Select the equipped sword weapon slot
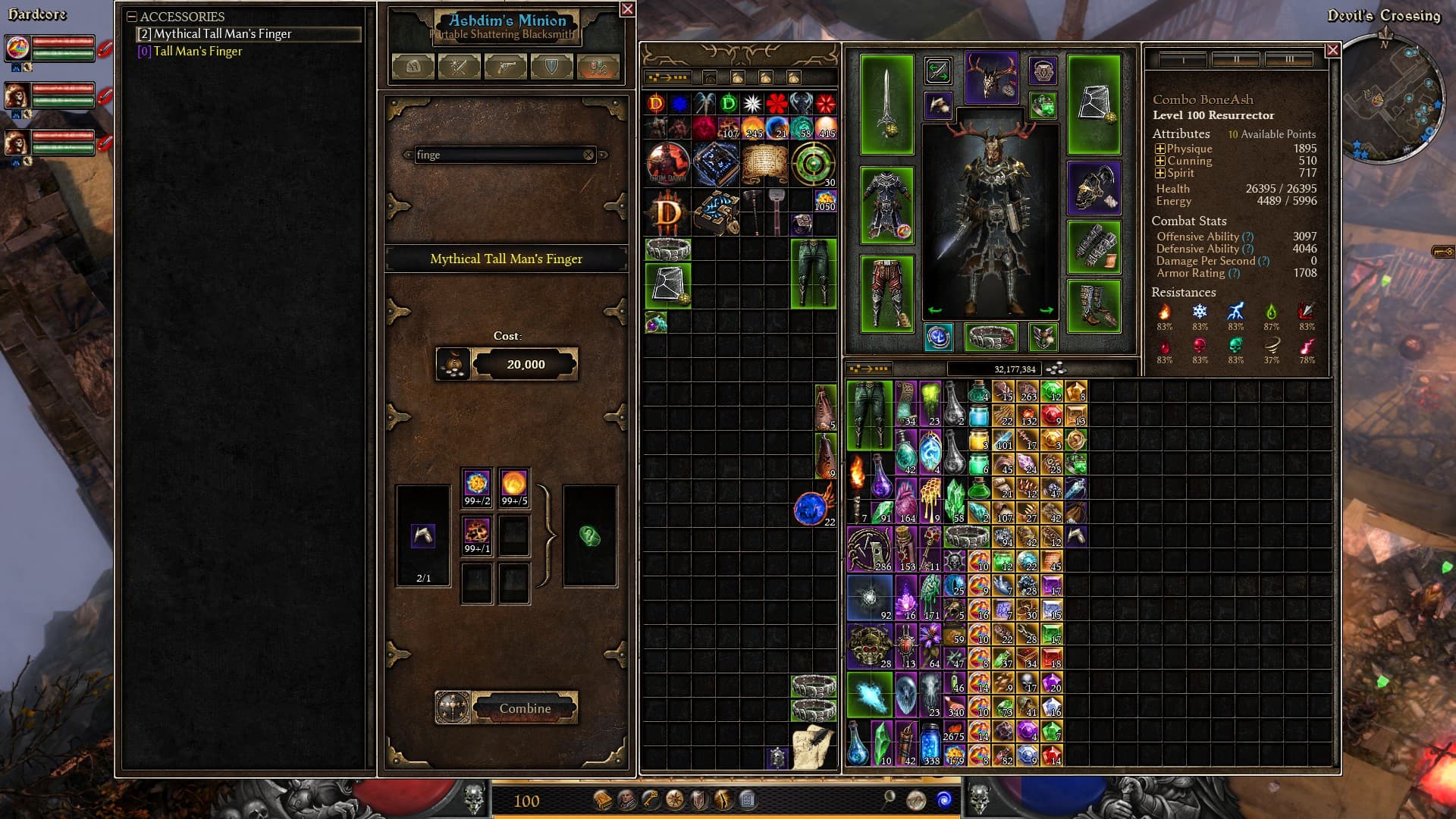 click(x=886, y=105)
